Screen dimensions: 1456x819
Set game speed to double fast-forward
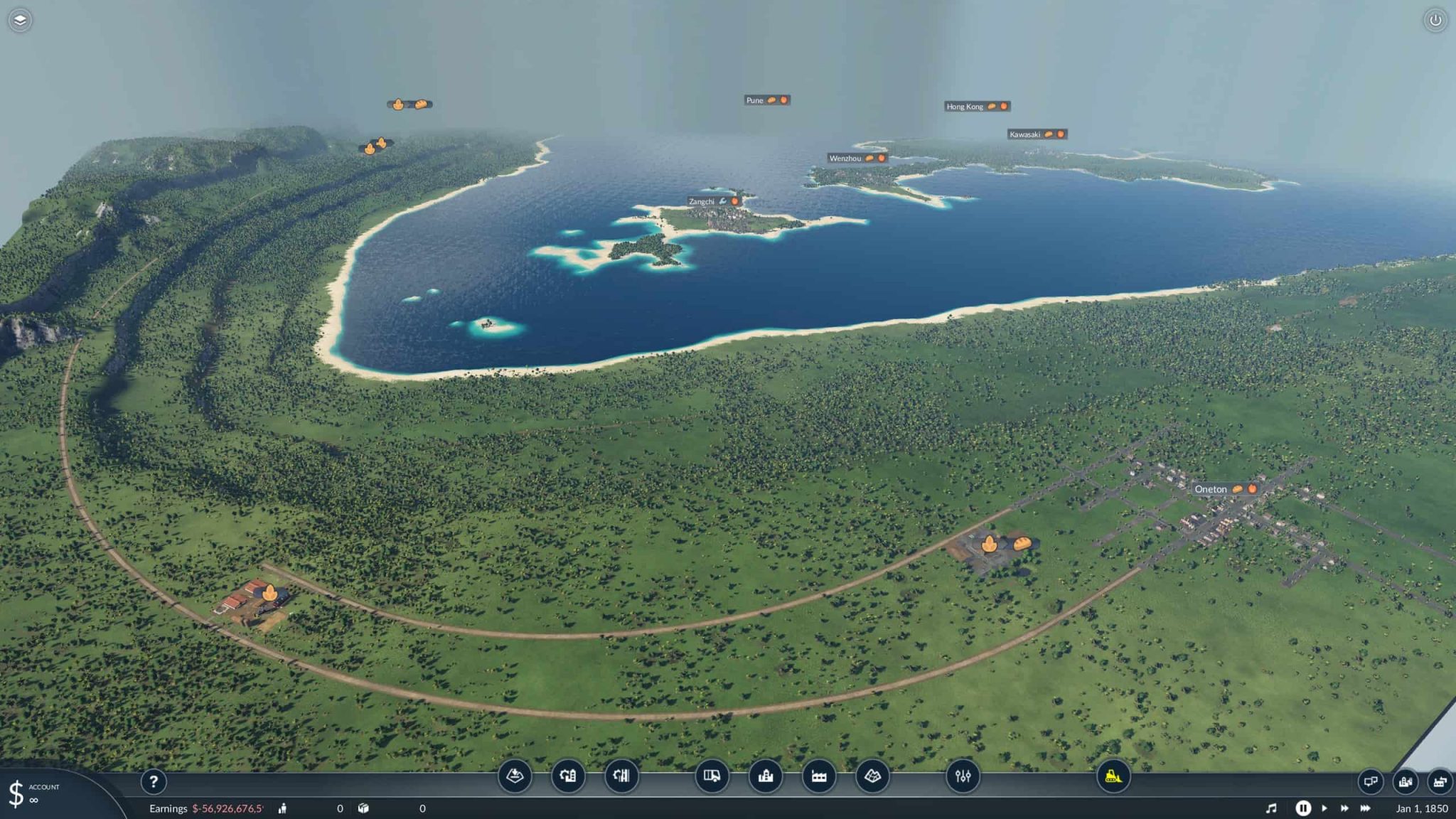point(1344,808)
